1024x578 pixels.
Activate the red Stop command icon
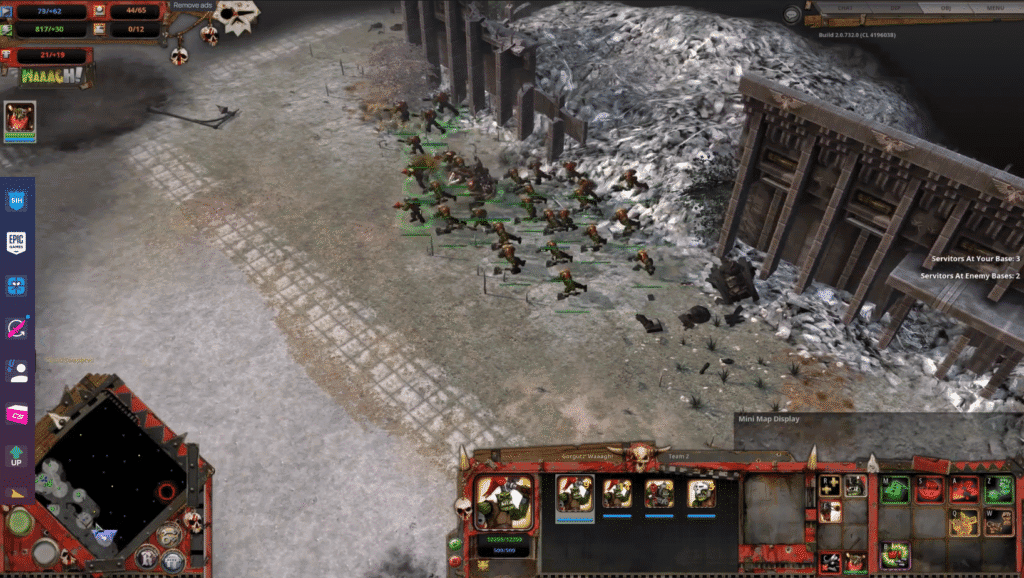[x=930, y=490]
